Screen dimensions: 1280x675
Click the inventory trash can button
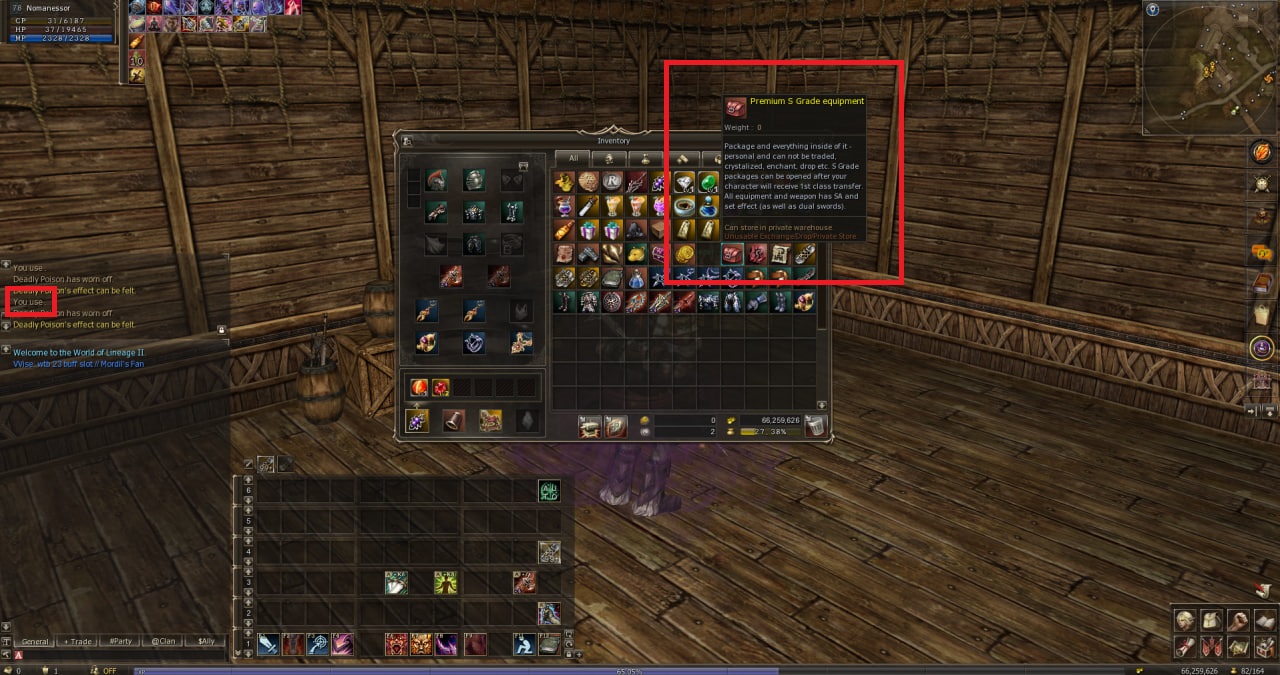(816, 426)
